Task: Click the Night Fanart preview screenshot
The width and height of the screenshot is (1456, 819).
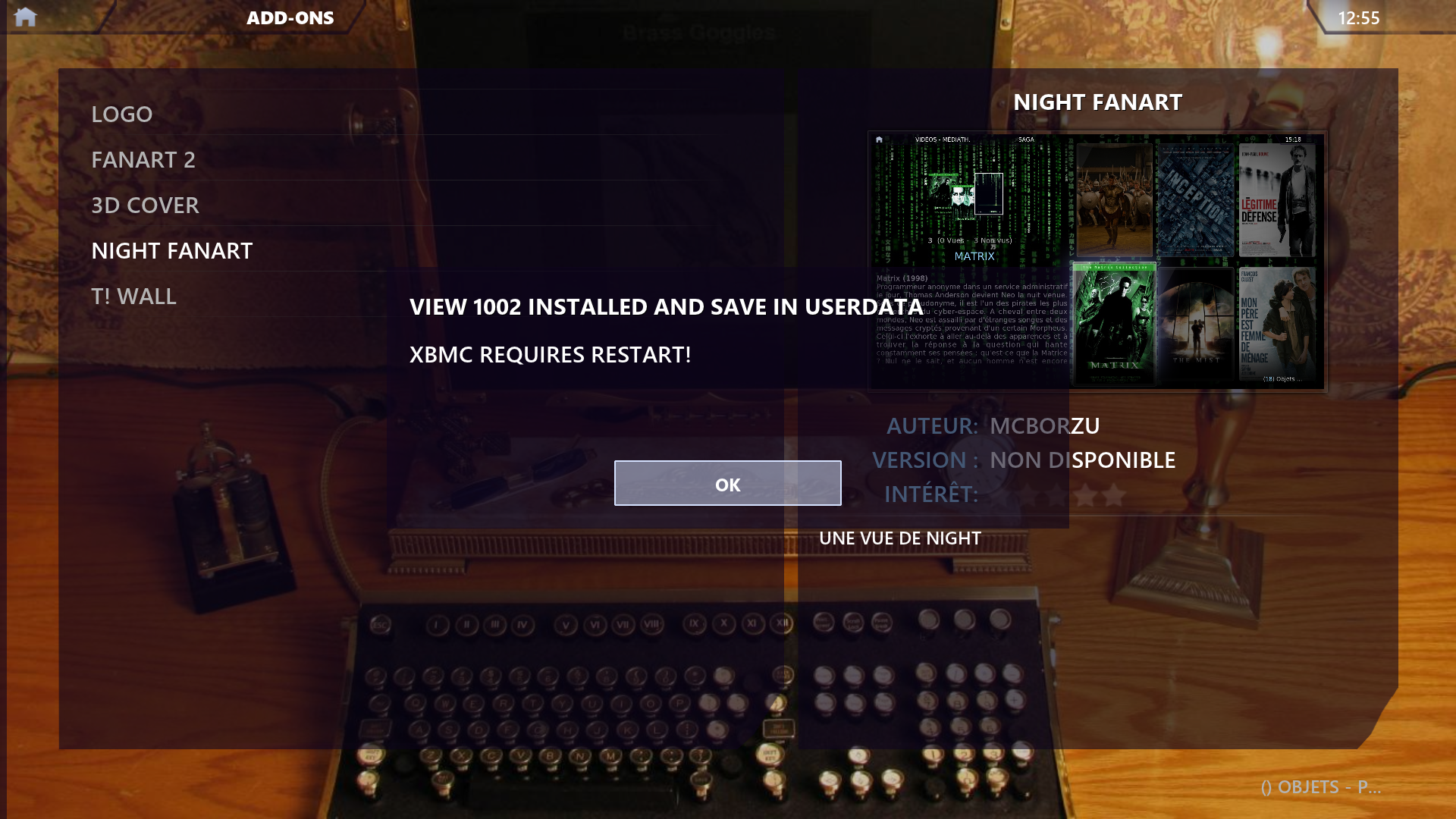Action: [1097, 261]
